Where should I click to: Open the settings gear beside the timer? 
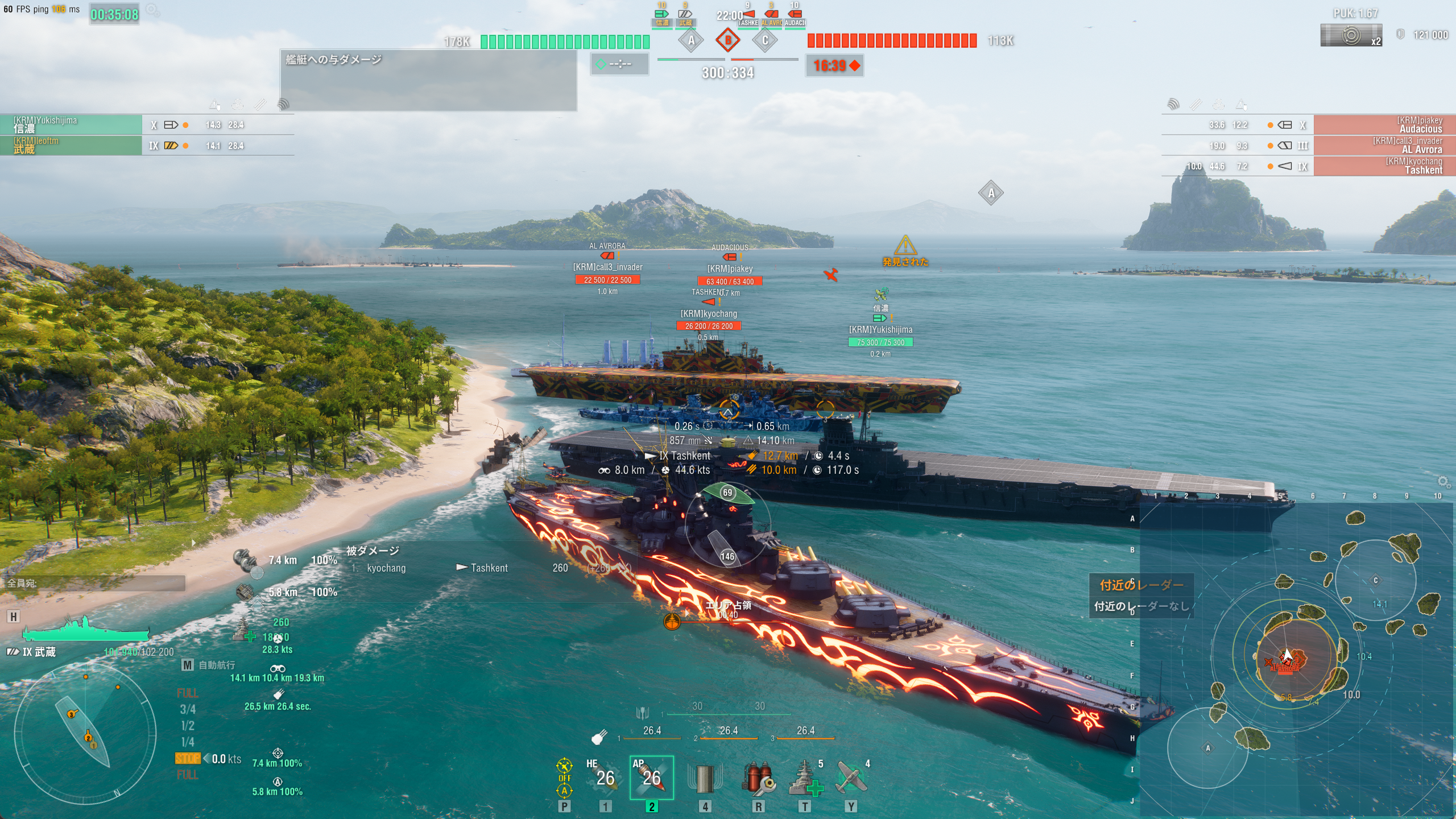point(152,10)
